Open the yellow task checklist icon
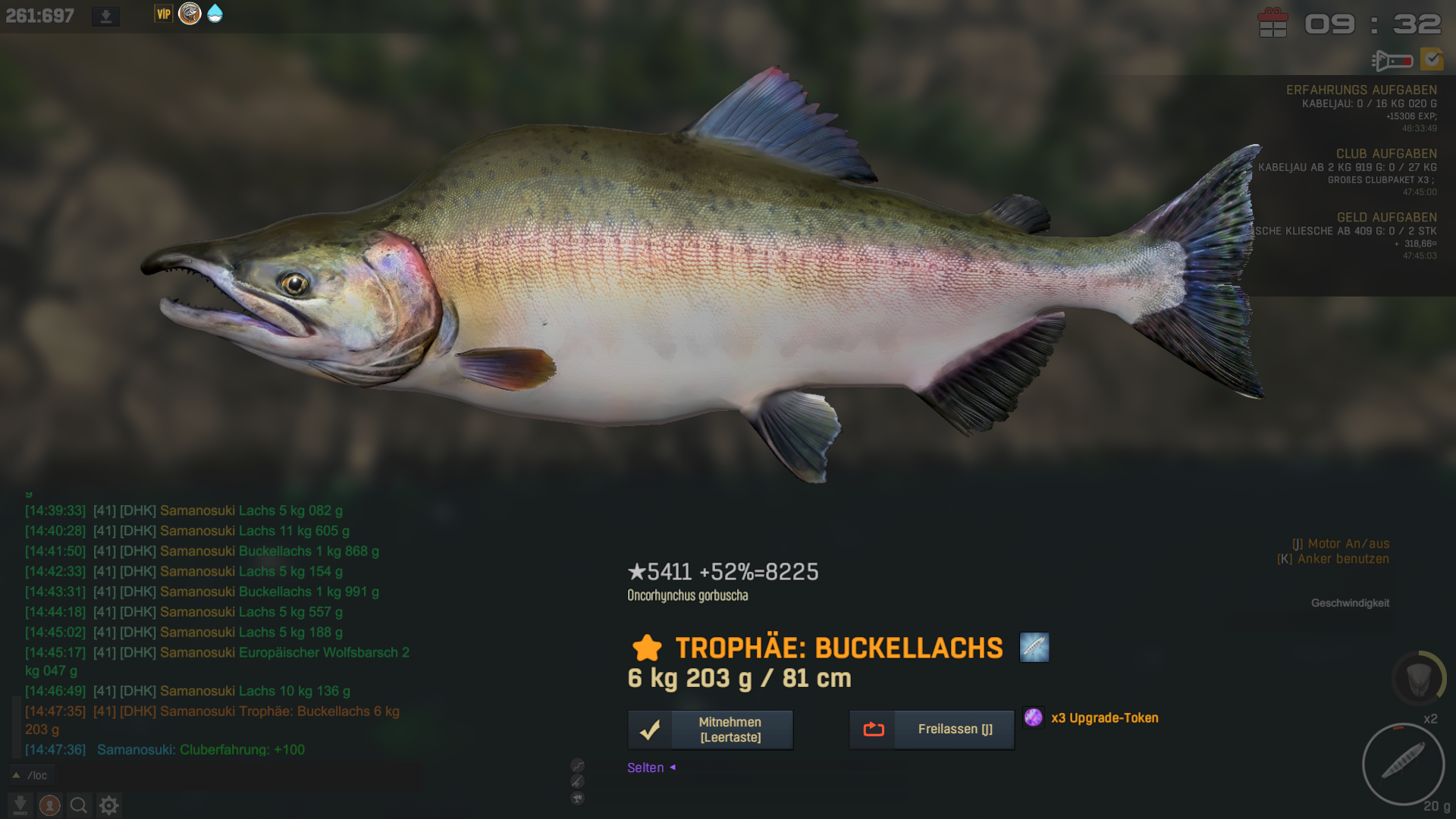Screen dimensions: 1456x819 pyautogui.click(x=1432, y=59)
